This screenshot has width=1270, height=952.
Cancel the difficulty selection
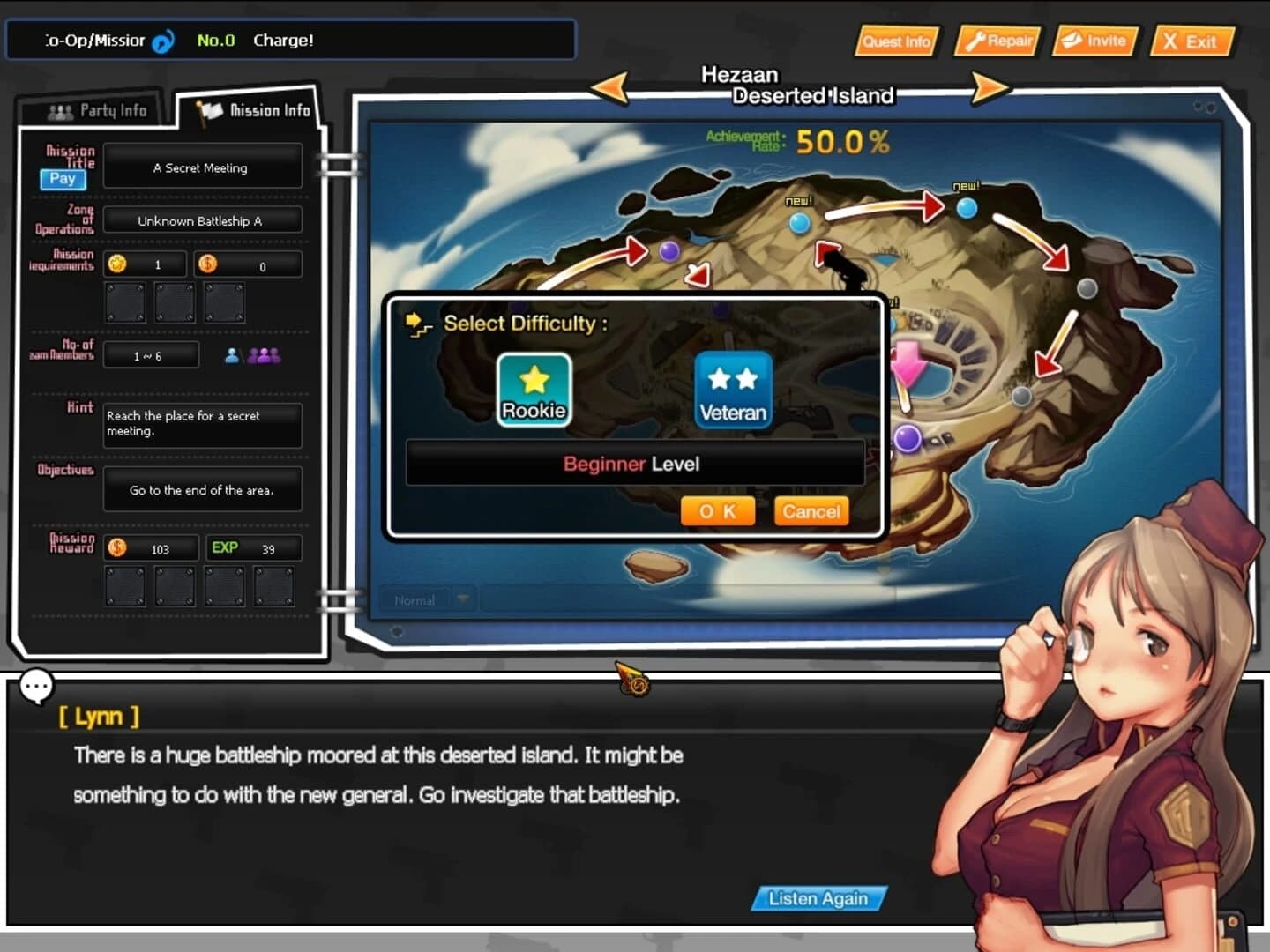pos(811,511)
